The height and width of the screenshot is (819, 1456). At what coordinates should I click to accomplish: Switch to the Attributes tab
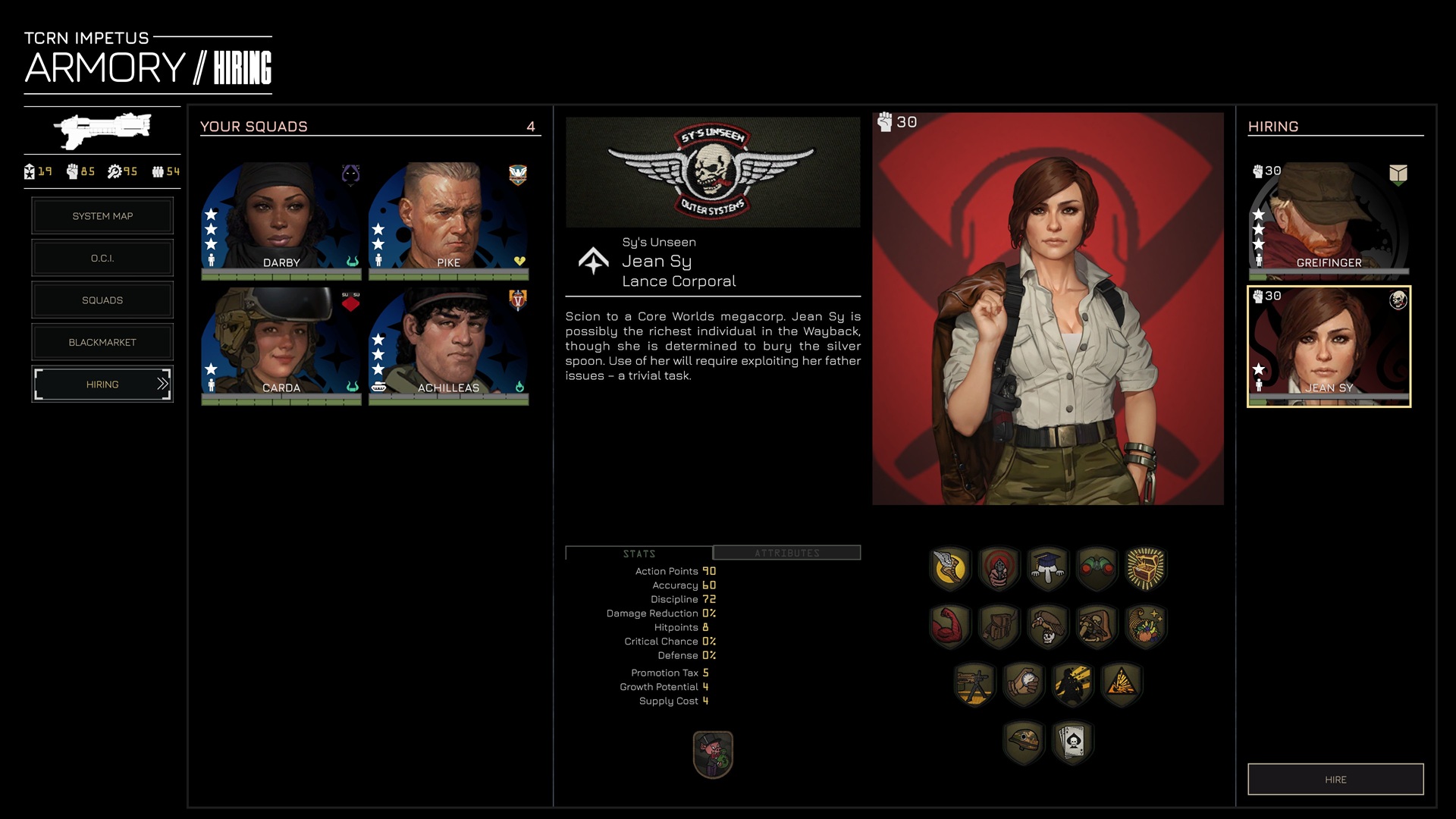pyautogui.click(x=786, y=553)
